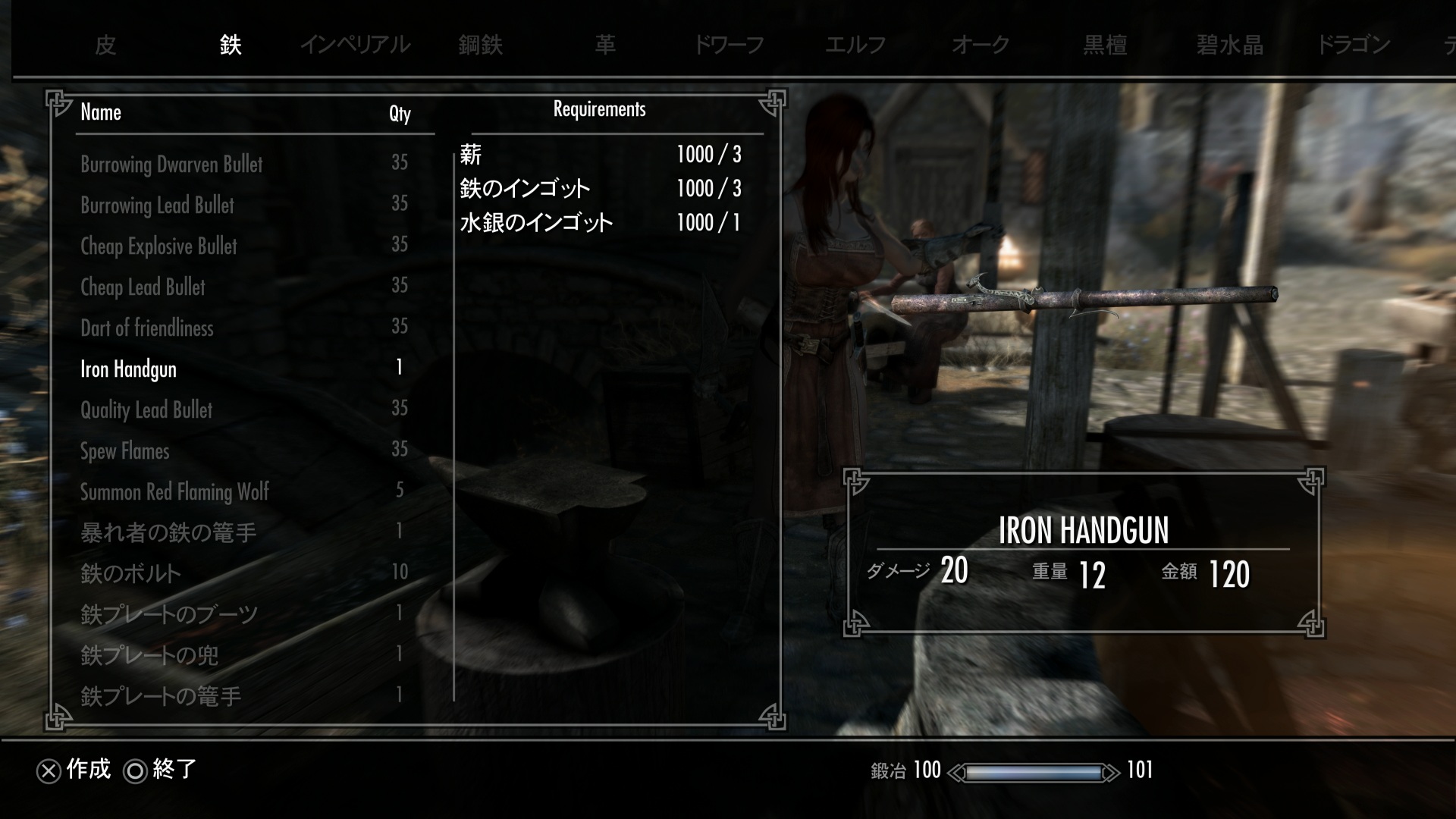Screen dimensions: 1456x819
Task: Select the 暴れ者の鉄の篭手 recipe
Action: pyautogui.click(x=168, y=532)
